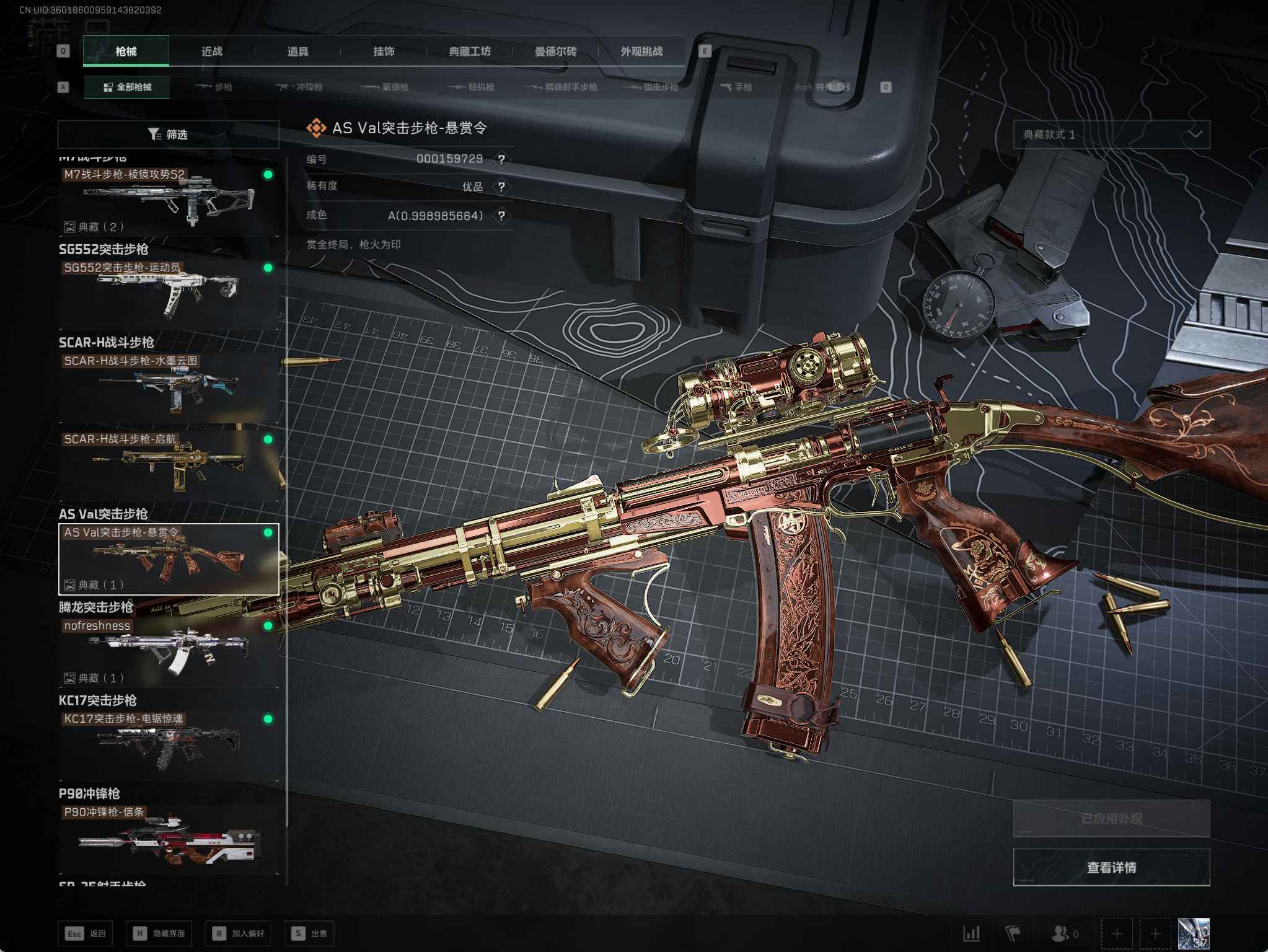Screen dimensions: 1268x952
Task: Open the 外观挑战 challenges tab
Action: [x=641, y=51]
